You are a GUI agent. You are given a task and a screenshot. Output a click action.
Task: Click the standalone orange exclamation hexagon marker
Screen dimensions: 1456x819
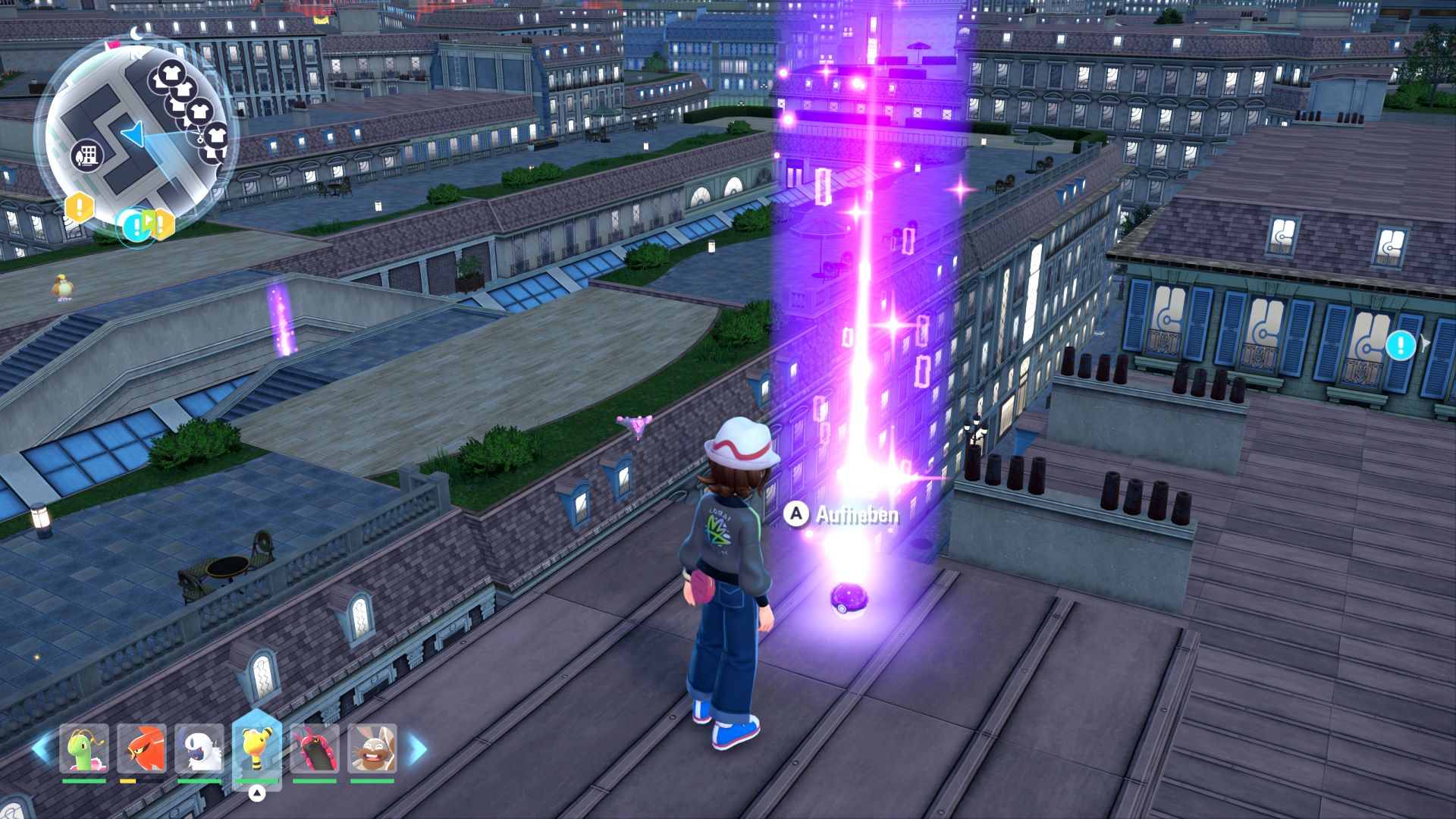[x=79, y=206]
